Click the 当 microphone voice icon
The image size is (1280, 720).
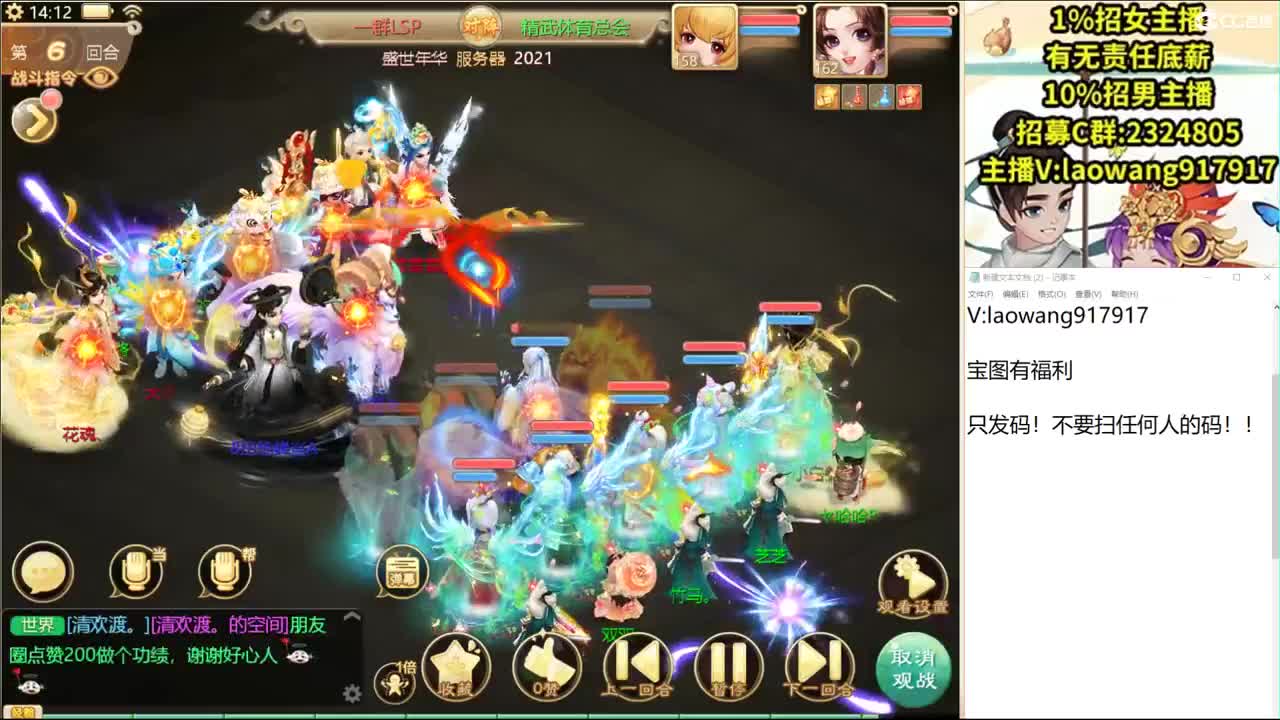click(135, 570)
